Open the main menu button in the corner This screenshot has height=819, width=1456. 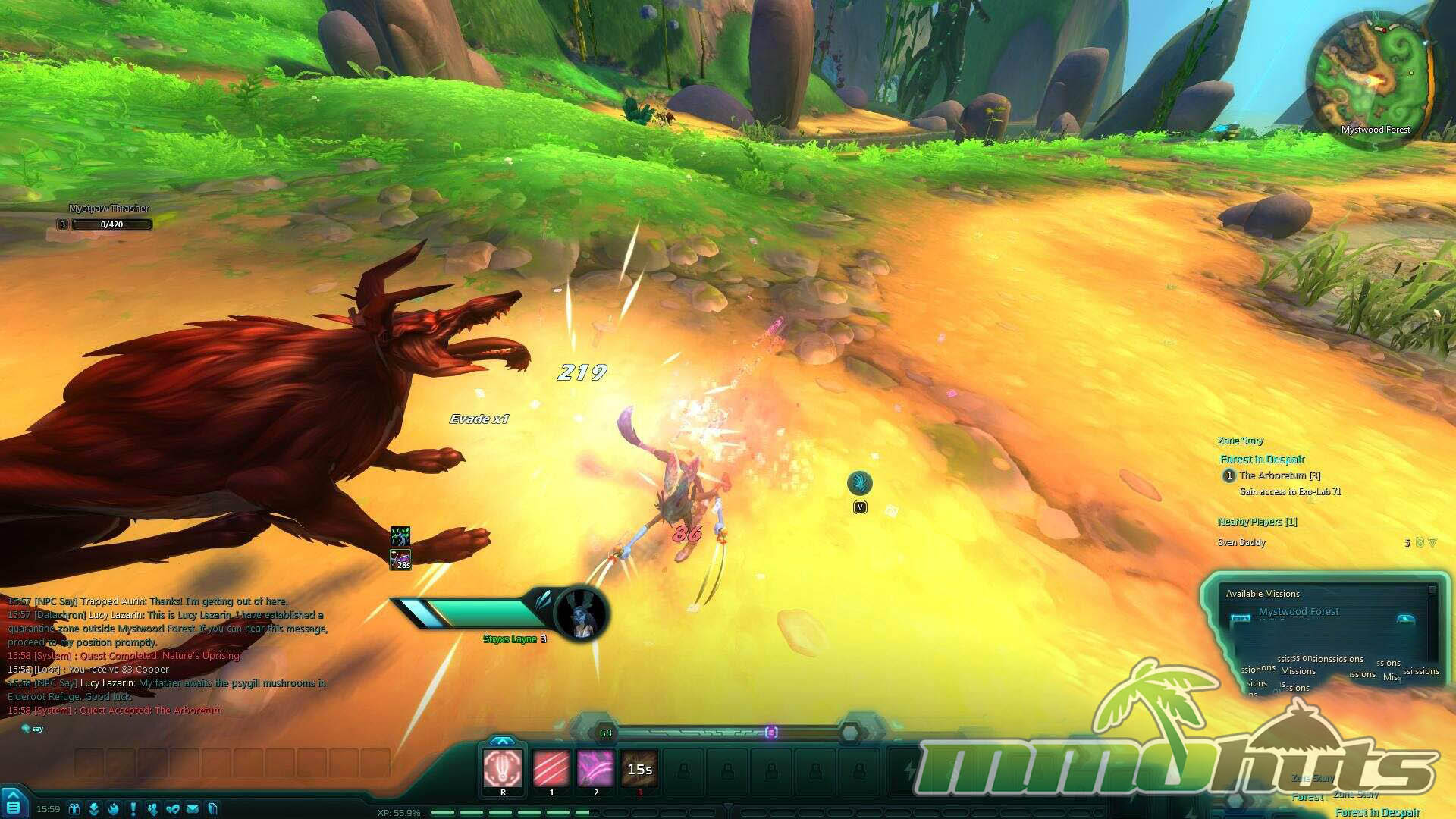(x=14, y=805)
